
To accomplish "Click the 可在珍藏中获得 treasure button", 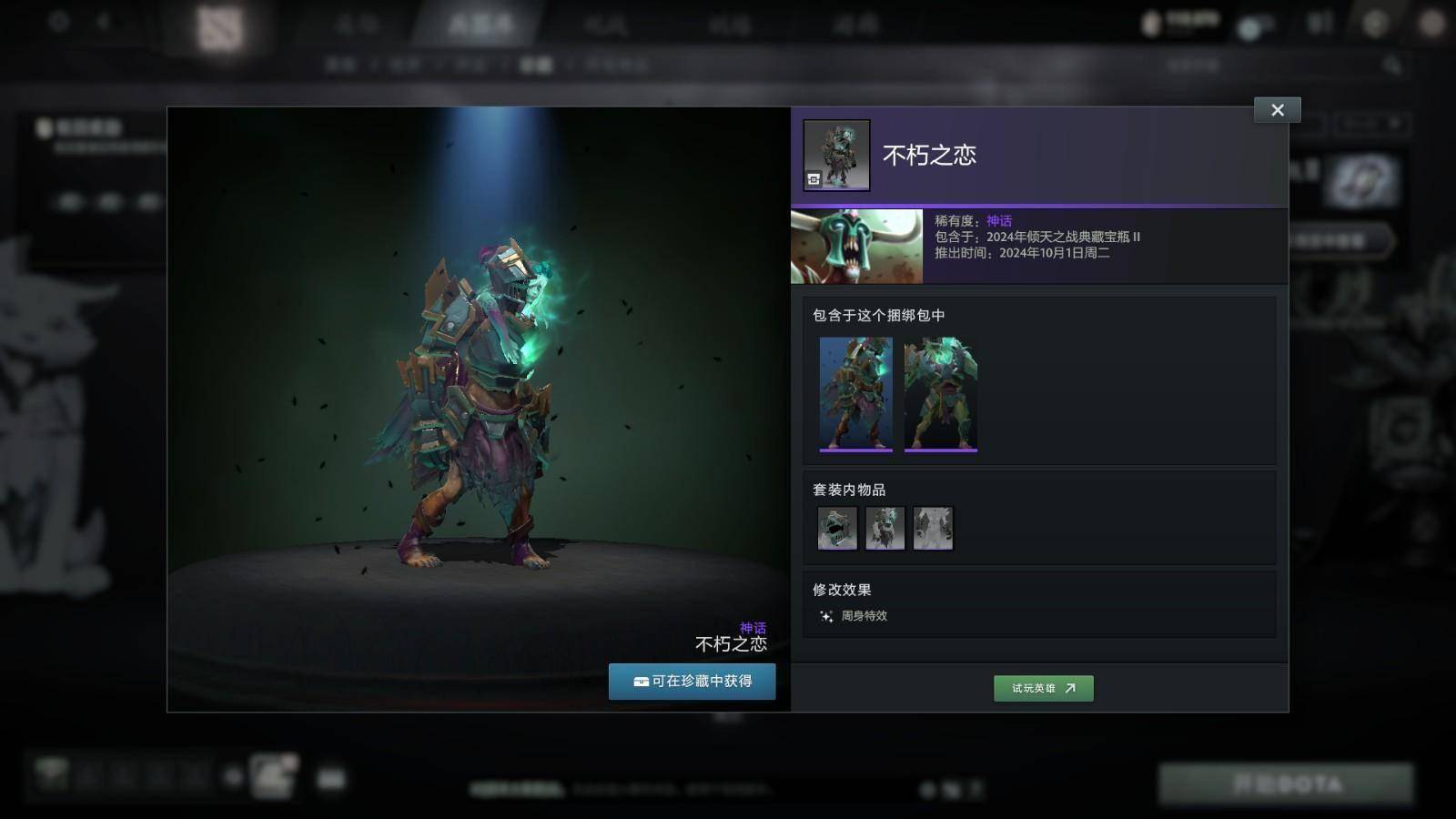I will point(692,682).
